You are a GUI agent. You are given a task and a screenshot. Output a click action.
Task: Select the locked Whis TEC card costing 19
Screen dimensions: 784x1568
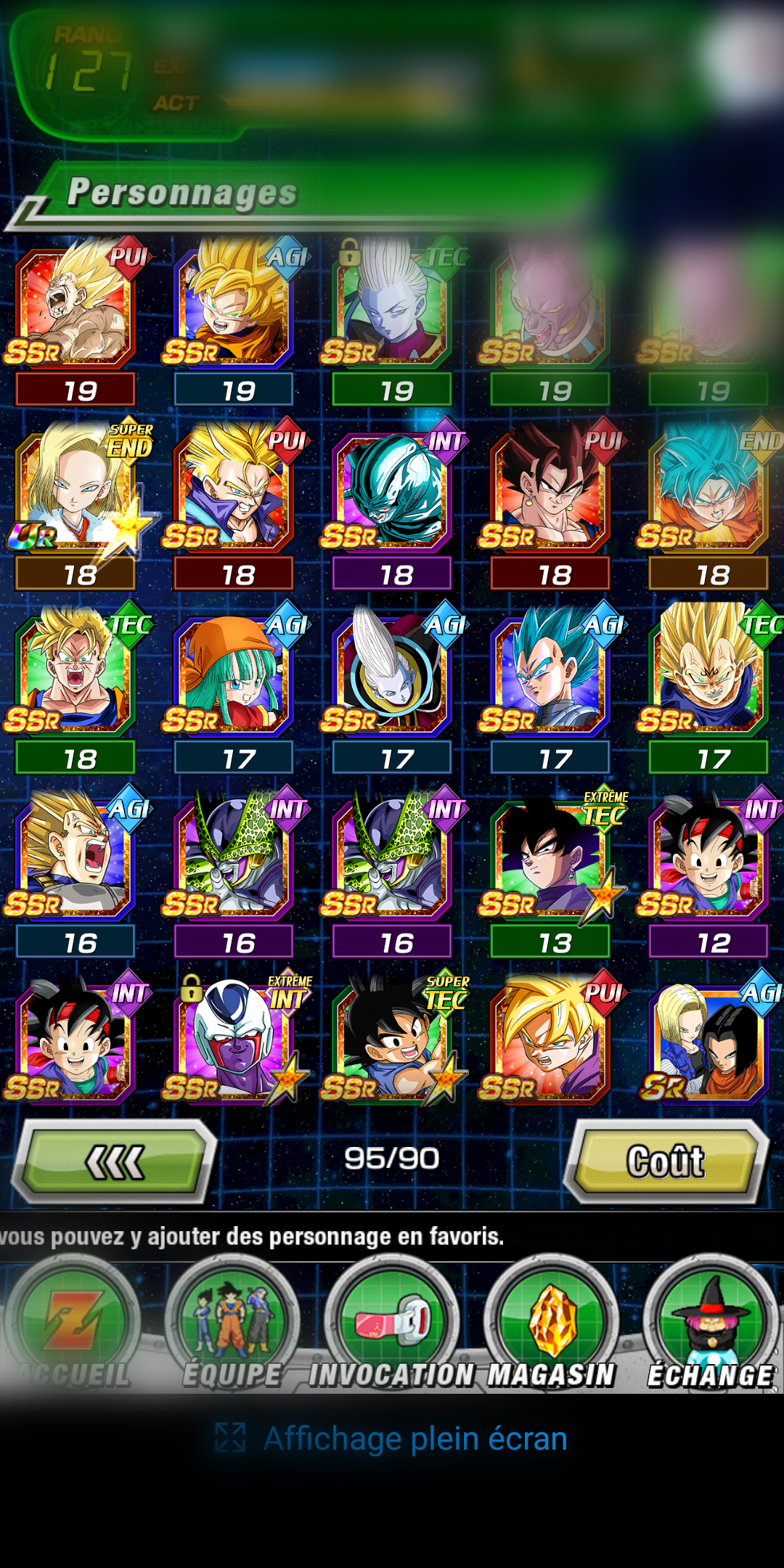pyautogui.click(x=392, y=305)
